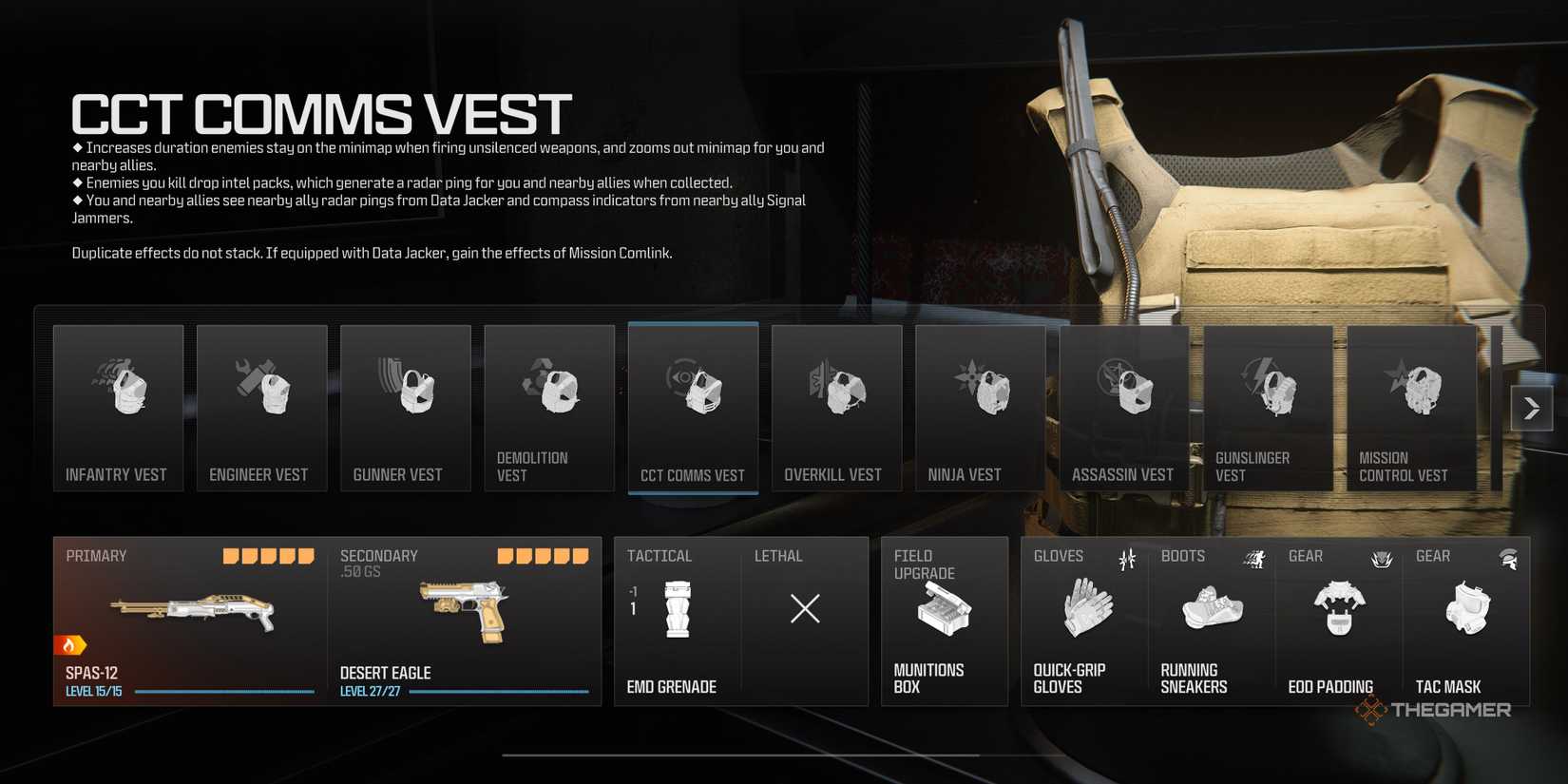The image size is (1568, 784).
Task: Toggle the Overkill Vest selection
Action: pyautogui.click(x=836, y=399)
